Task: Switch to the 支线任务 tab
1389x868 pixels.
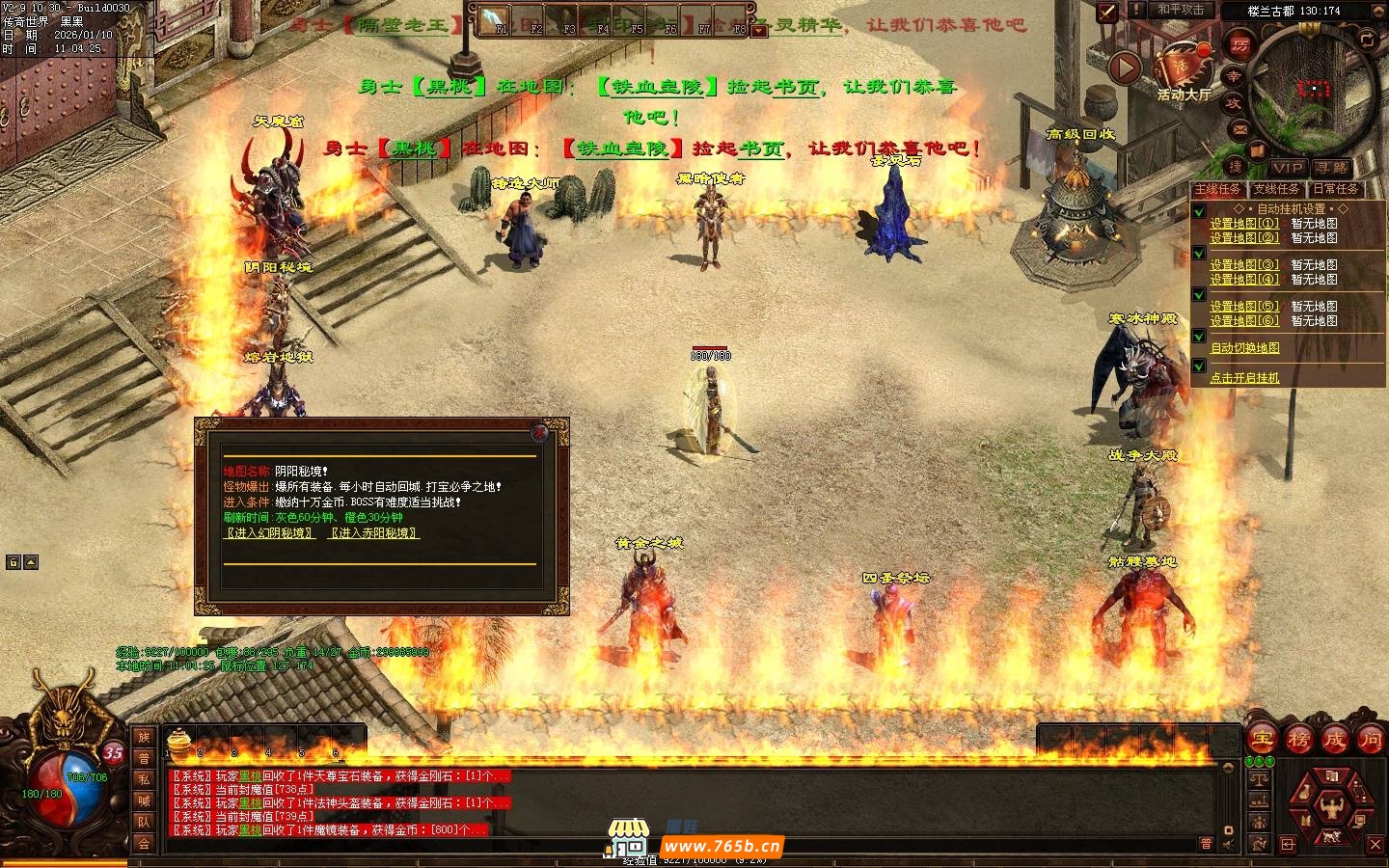Action: click(x=1276, y=189)
